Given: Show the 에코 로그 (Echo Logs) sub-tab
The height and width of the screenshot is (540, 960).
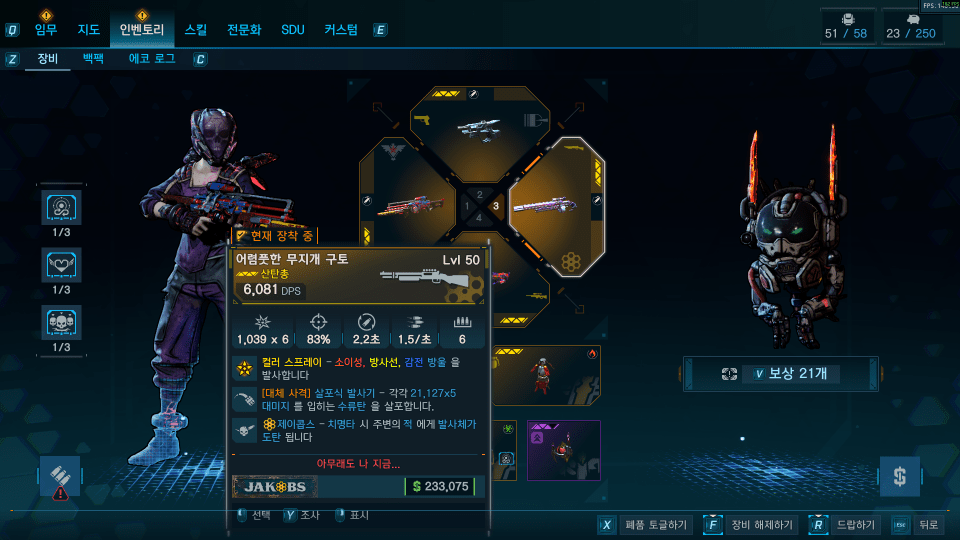Looking at the screenshot, I should click(152, 59).
